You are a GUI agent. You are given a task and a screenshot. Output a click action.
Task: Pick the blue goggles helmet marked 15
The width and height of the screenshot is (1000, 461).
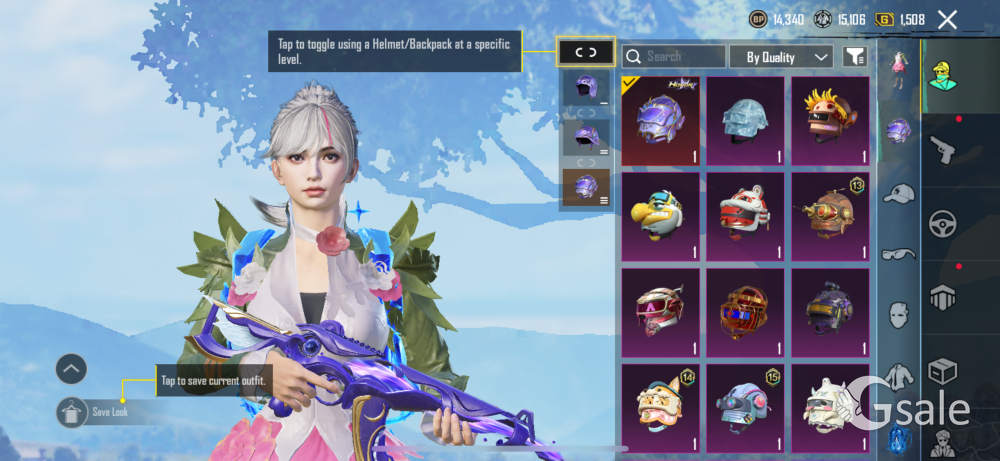coord(745,407)
